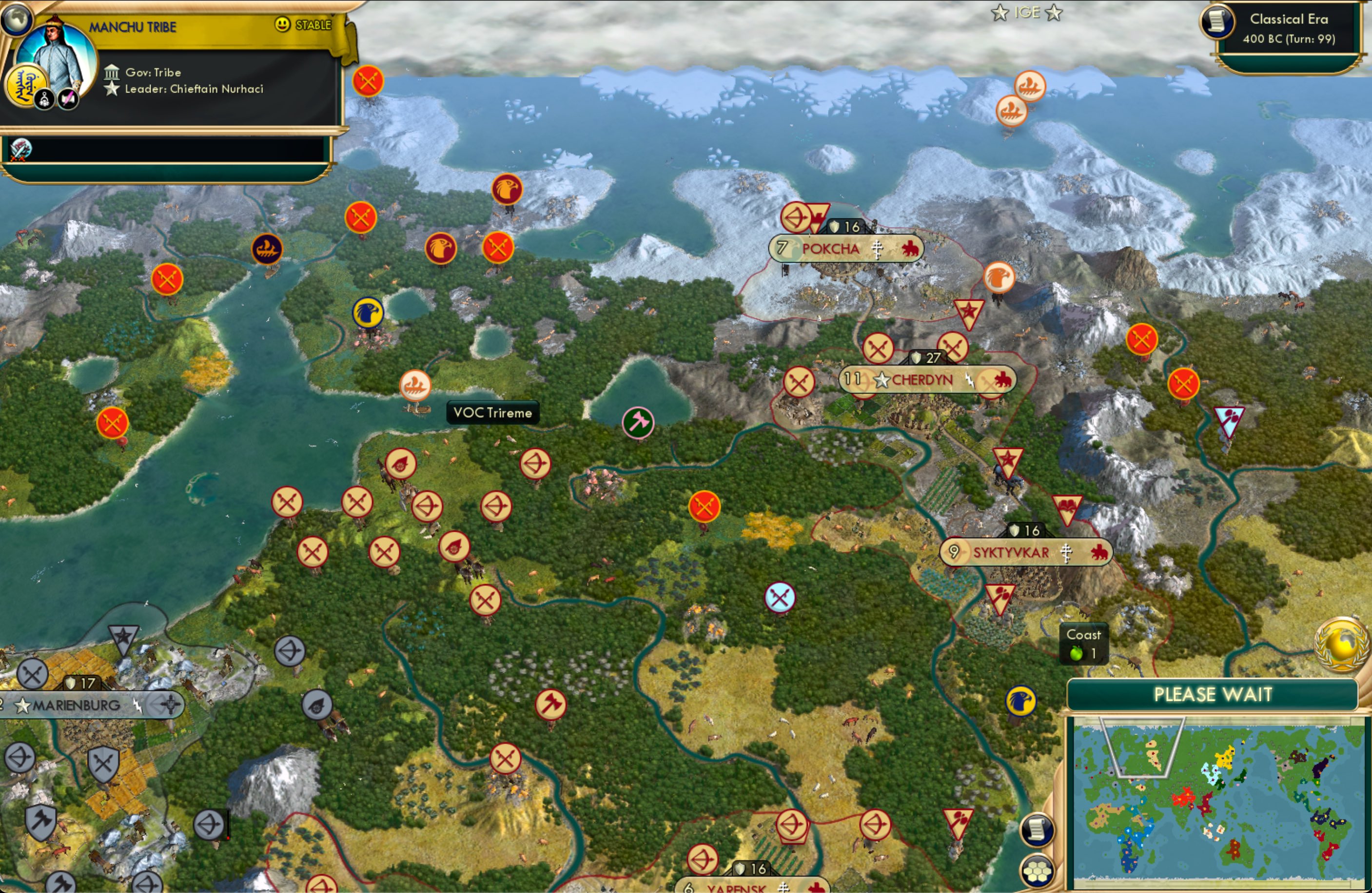Click the worker unit icon near the lake
This screenshot has width=1372, height=893.
pyautogui.click(x=638, y=422)
